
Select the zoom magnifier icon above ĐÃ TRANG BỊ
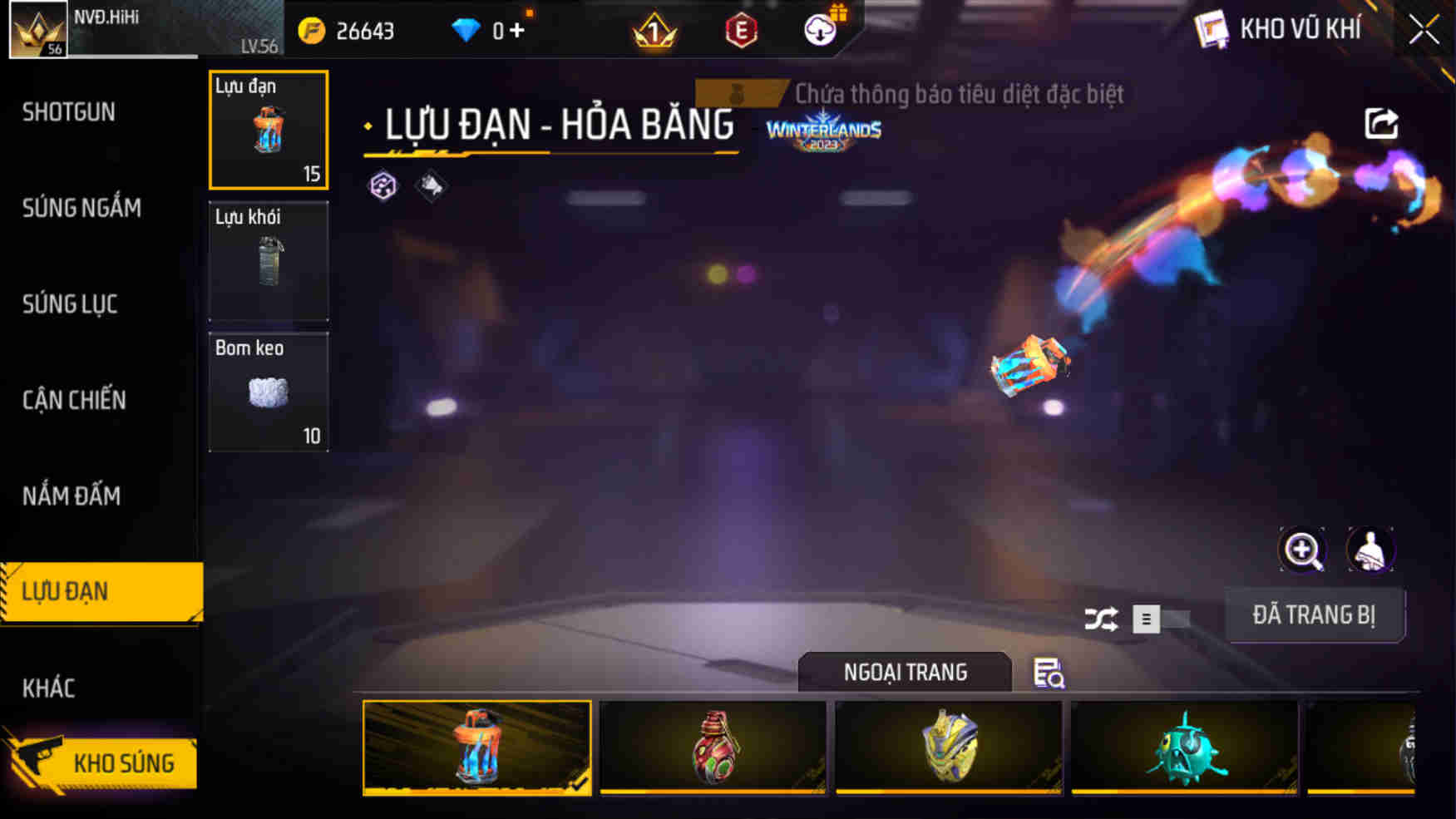tap(1302, 550)
